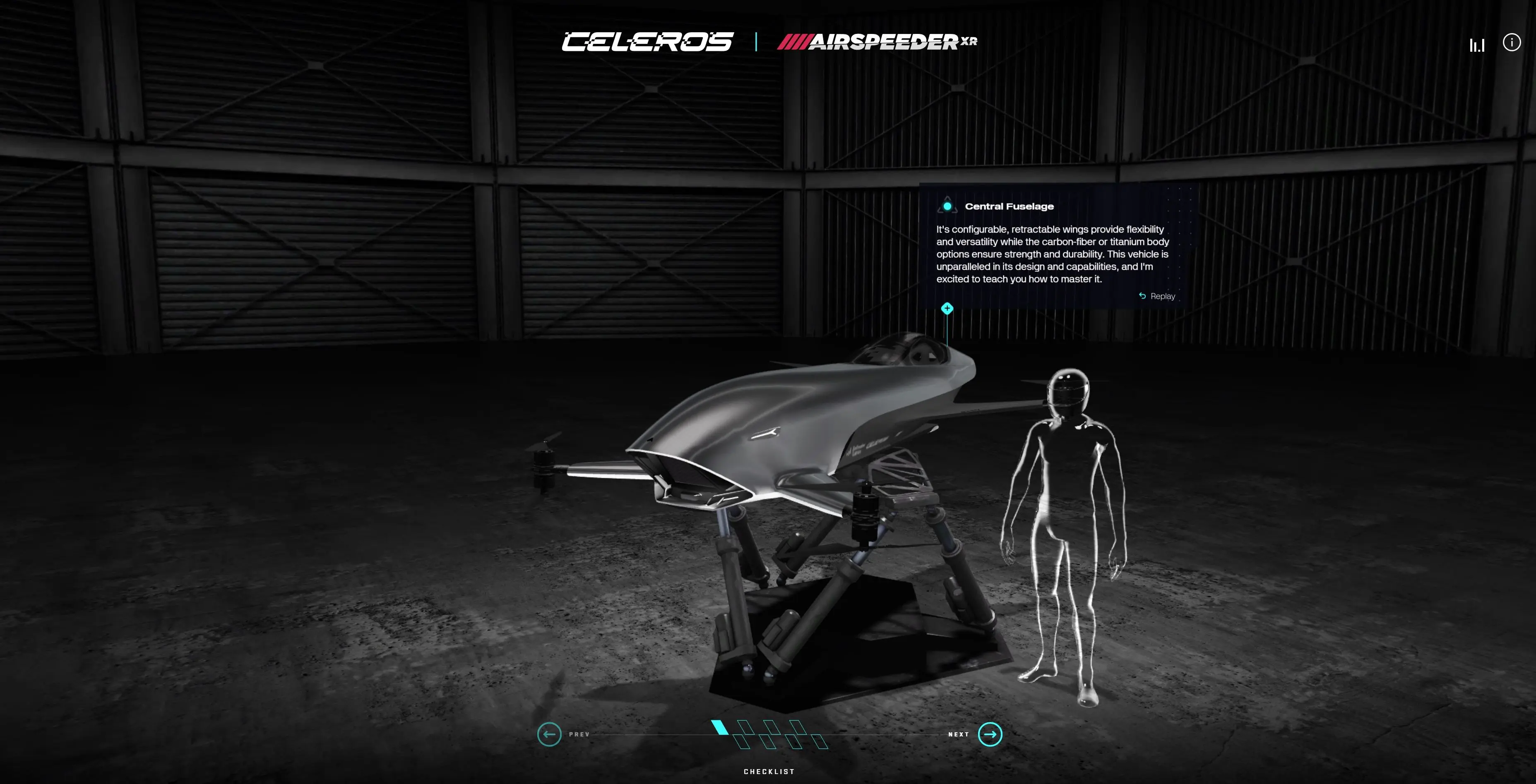Select the CELEROS logo
Screen dimensions: 1536x784
(647, 42)
